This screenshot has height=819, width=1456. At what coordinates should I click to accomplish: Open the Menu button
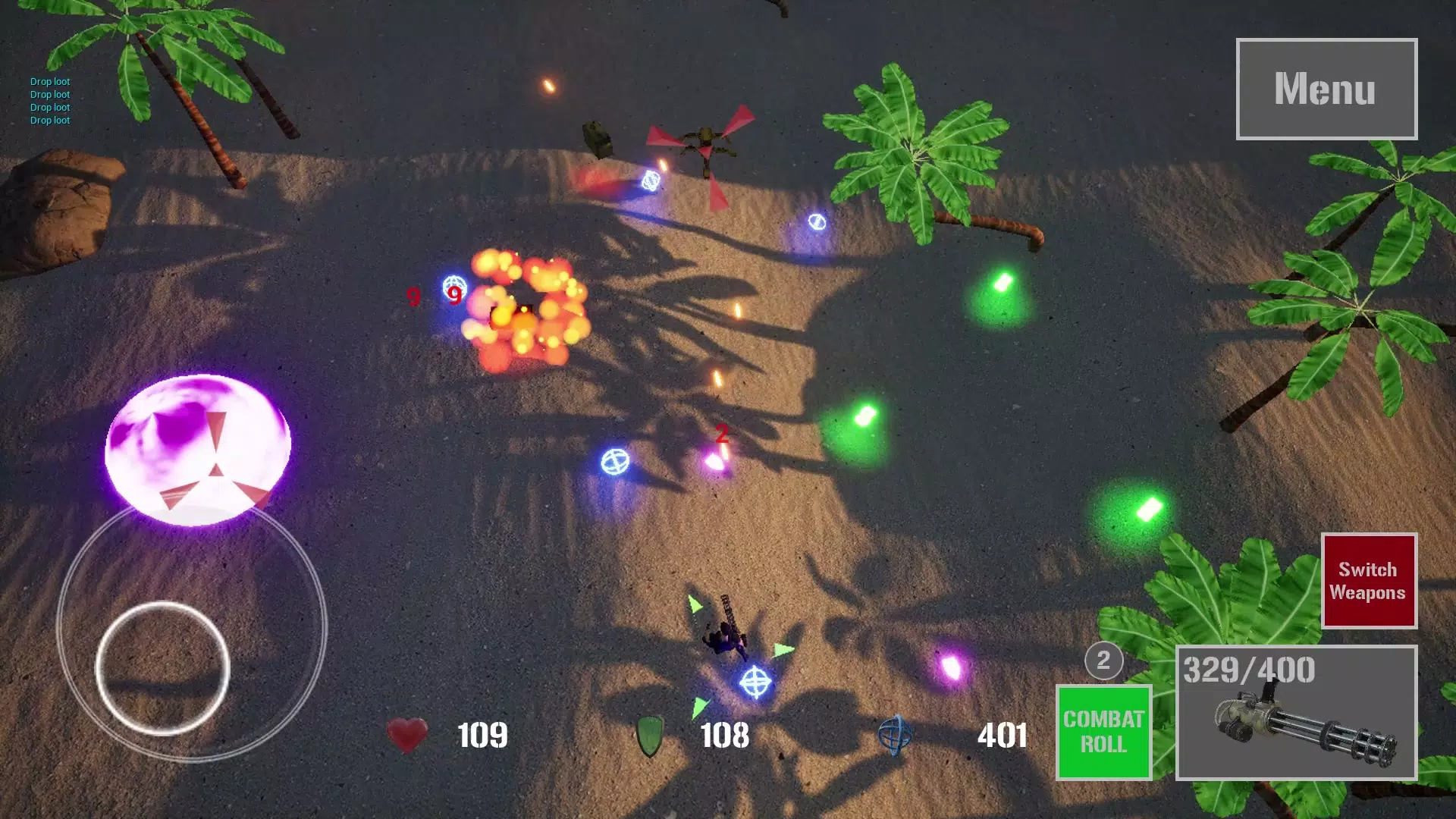pos(1326,89)
